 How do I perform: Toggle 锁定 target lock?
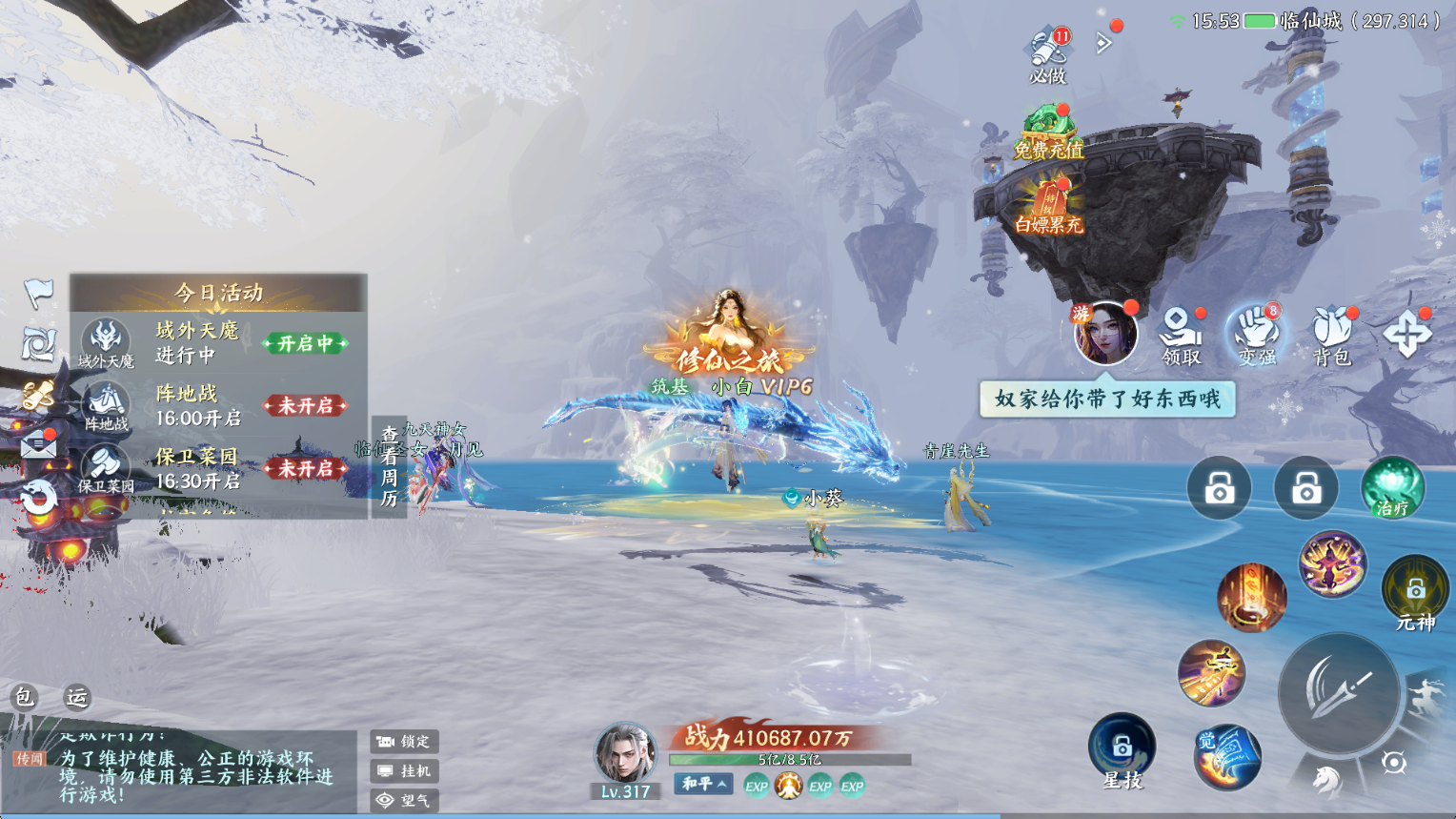click(404, 741)
